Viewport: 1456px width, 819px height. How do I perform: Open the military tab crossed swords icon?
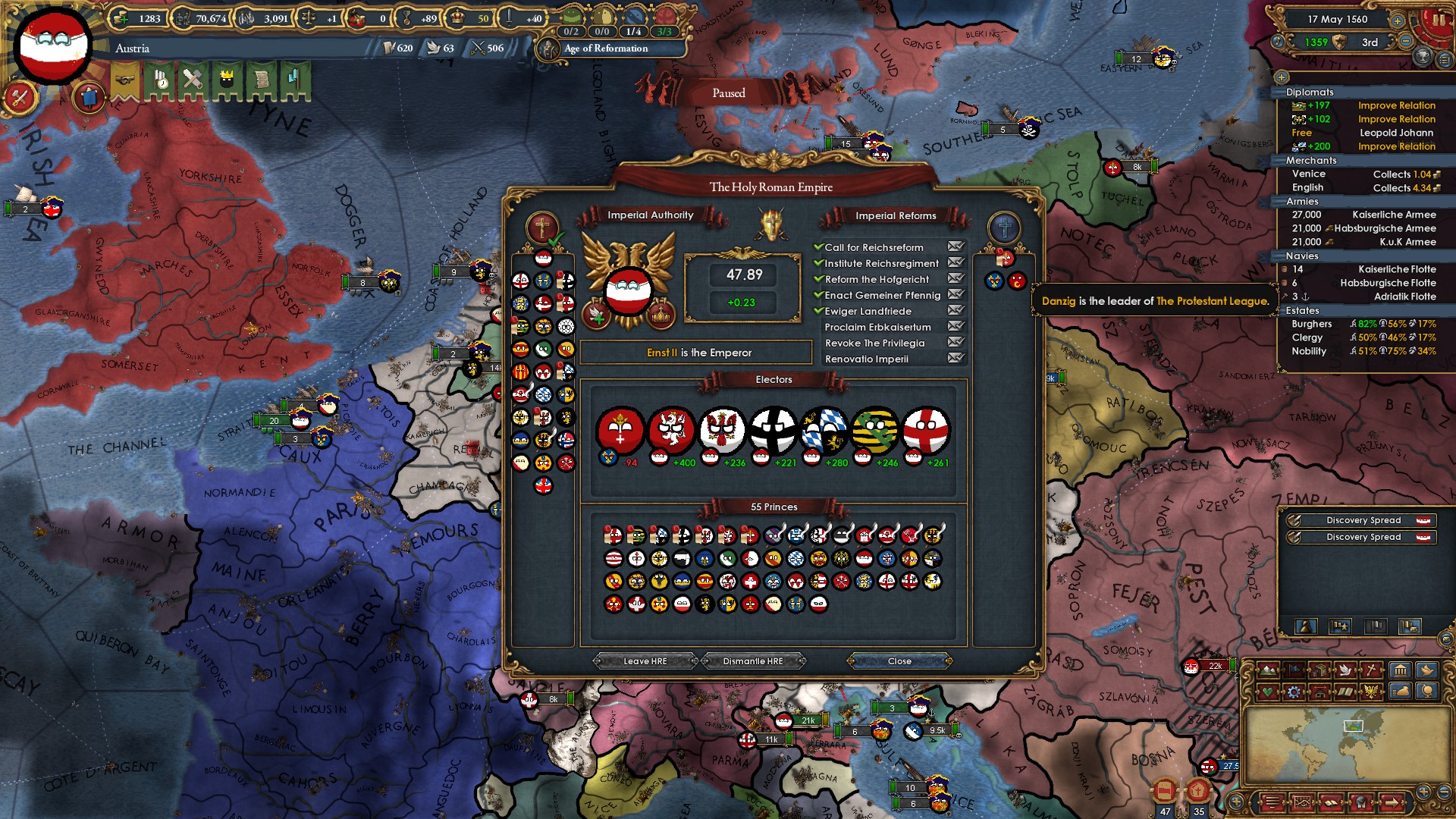point(191,79)
